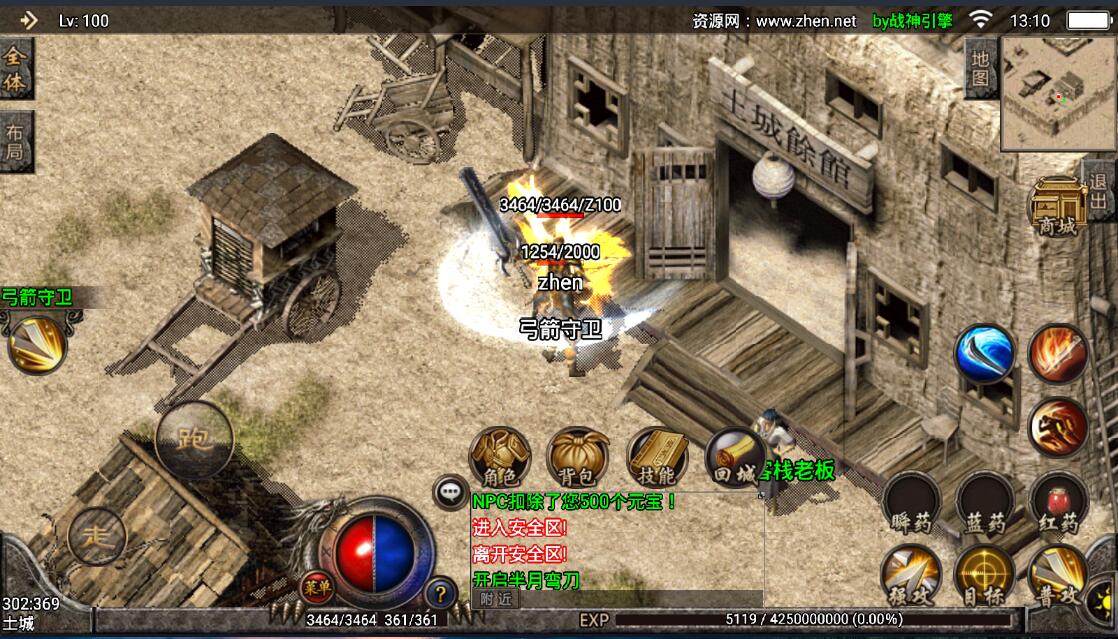
Task: Tap the 商城 shop button
Action: coord(1057,207)
